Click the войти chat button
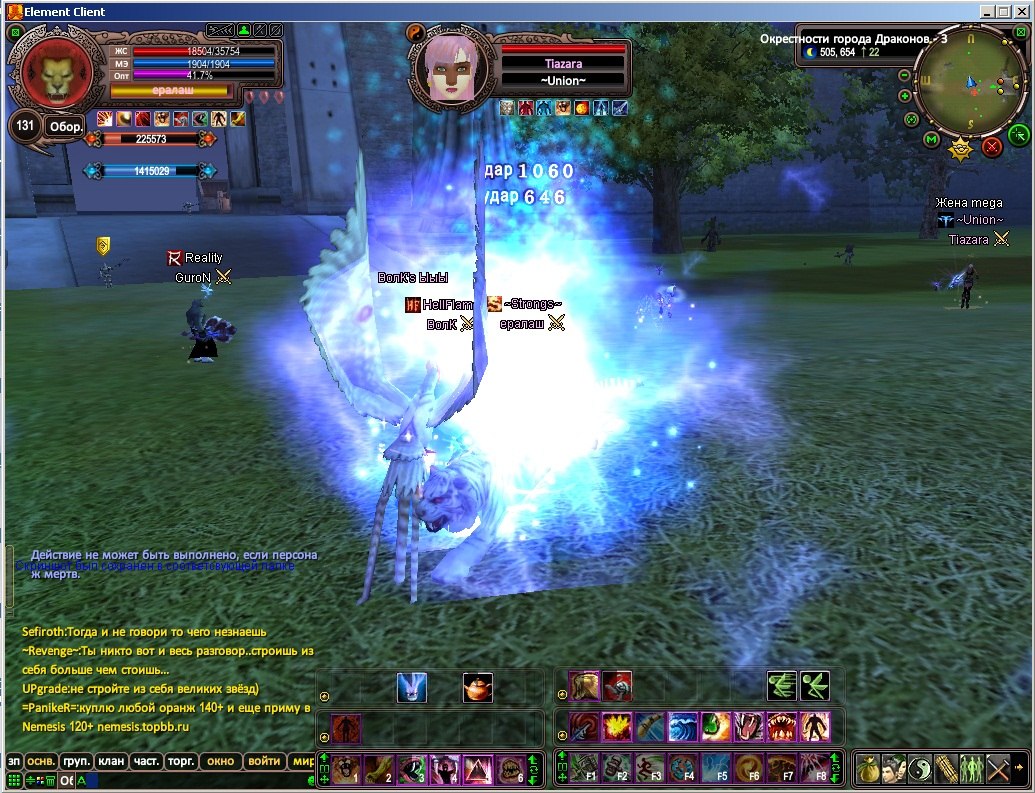 point(264,761)
